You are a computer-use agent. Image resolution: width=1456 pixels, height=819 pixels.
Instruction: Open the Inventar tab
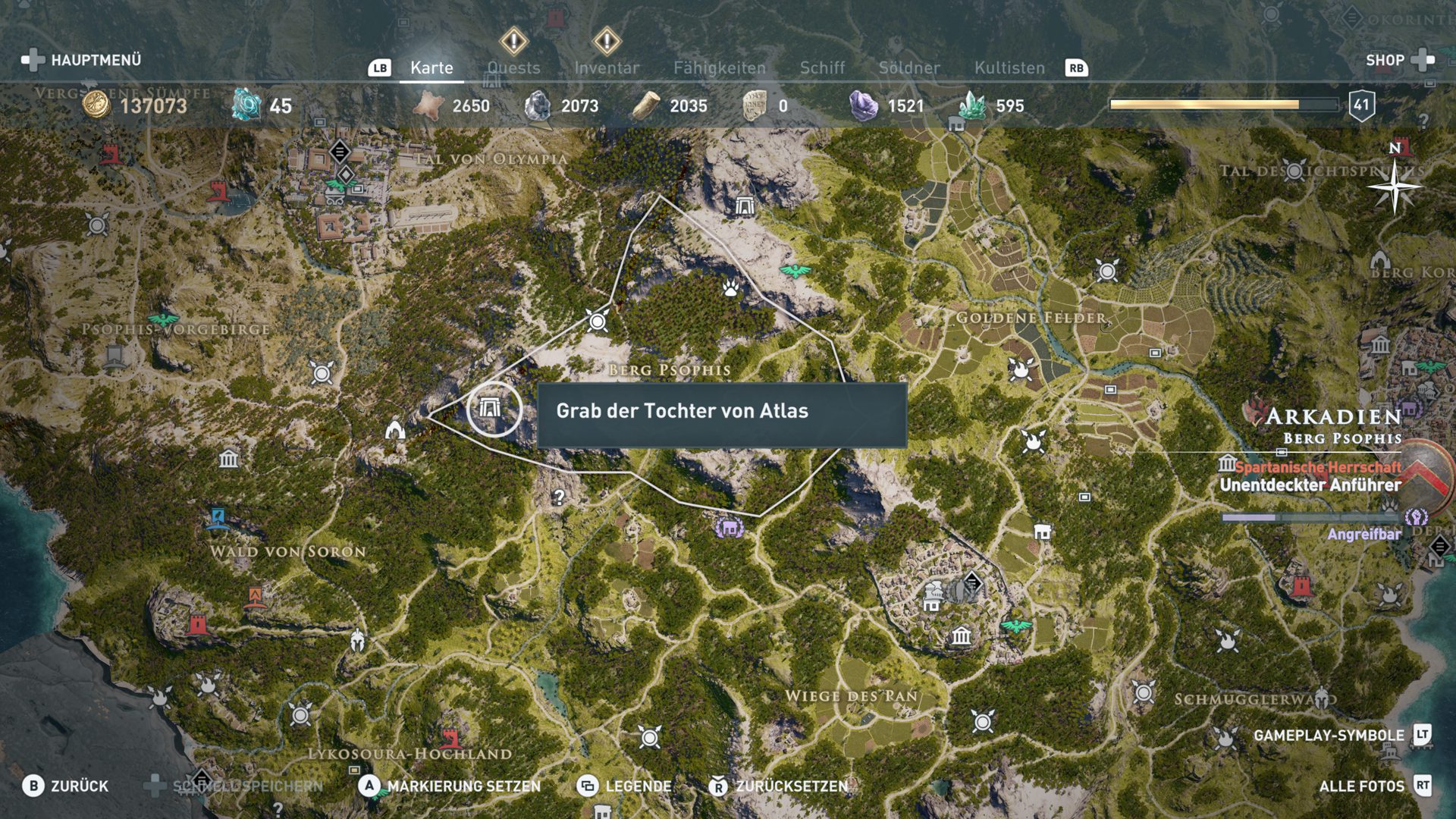[606, 67]
